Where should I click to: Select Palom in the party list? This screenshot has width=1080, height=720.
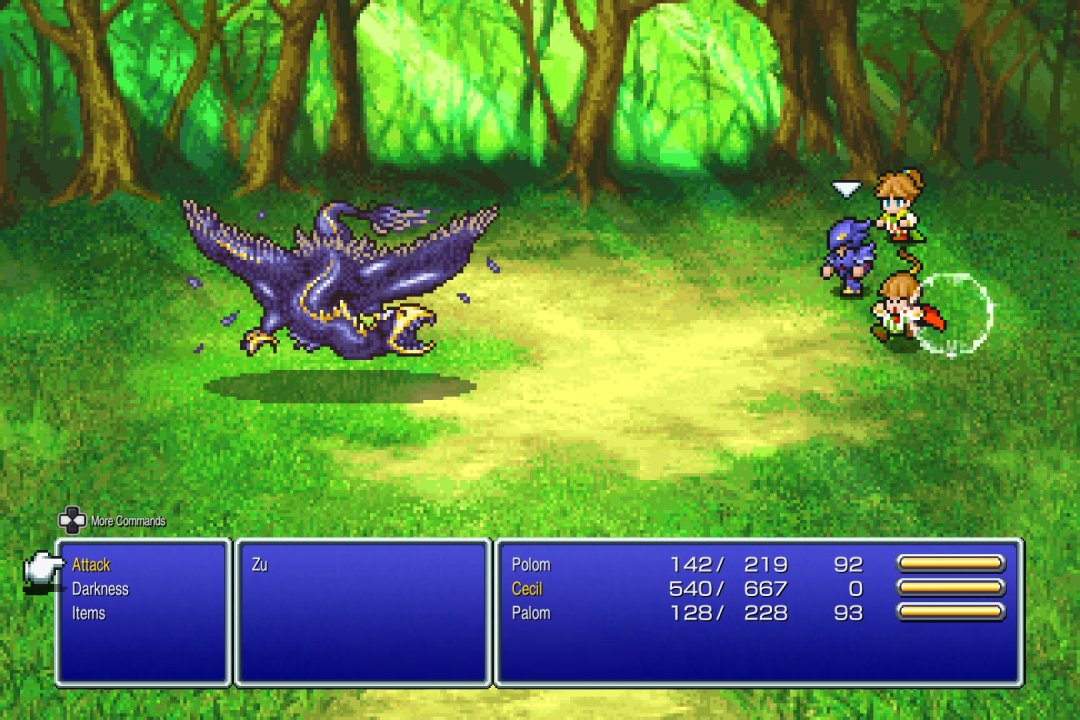[x=531, y=613]
